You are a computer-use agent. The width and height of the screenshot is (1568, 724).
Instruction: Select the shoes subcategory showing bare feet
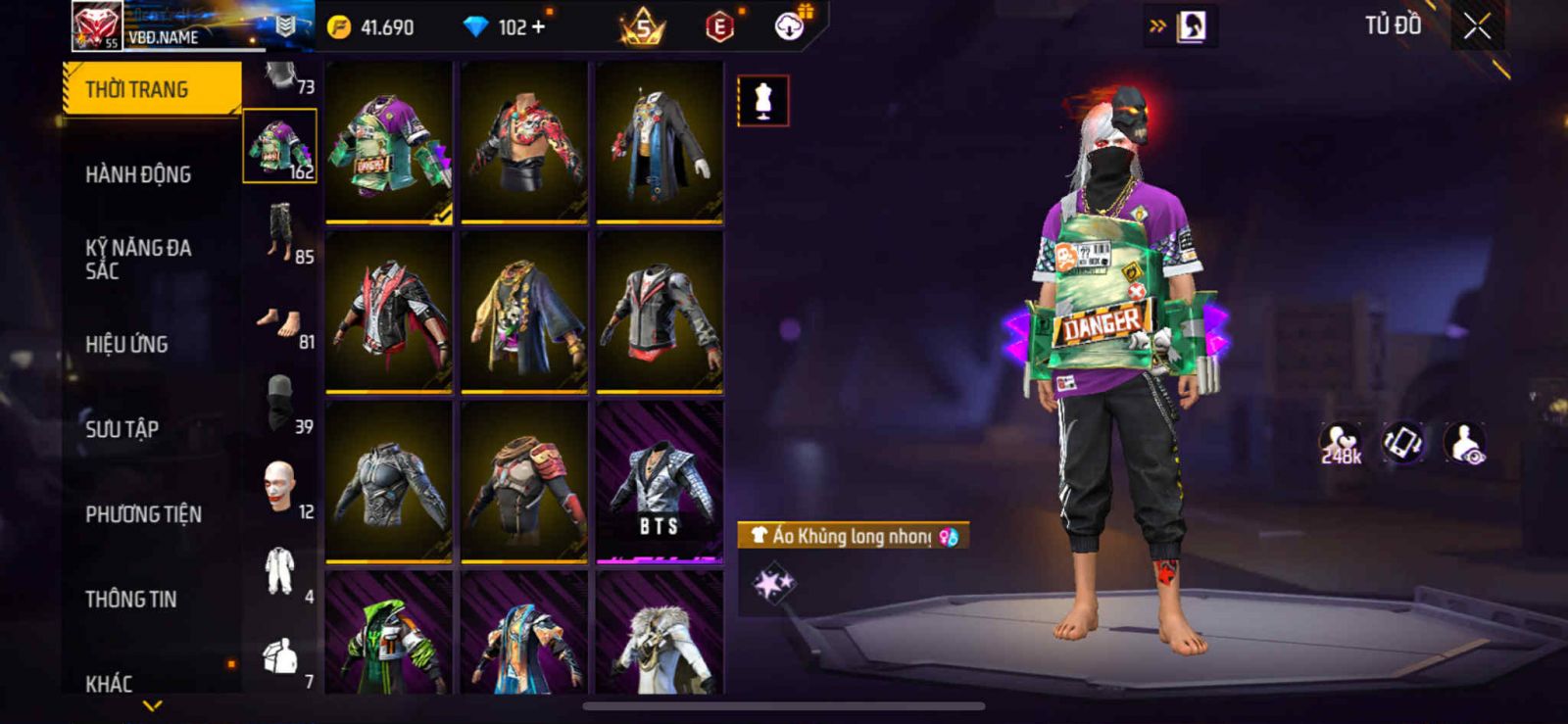(x=281, y=322)
